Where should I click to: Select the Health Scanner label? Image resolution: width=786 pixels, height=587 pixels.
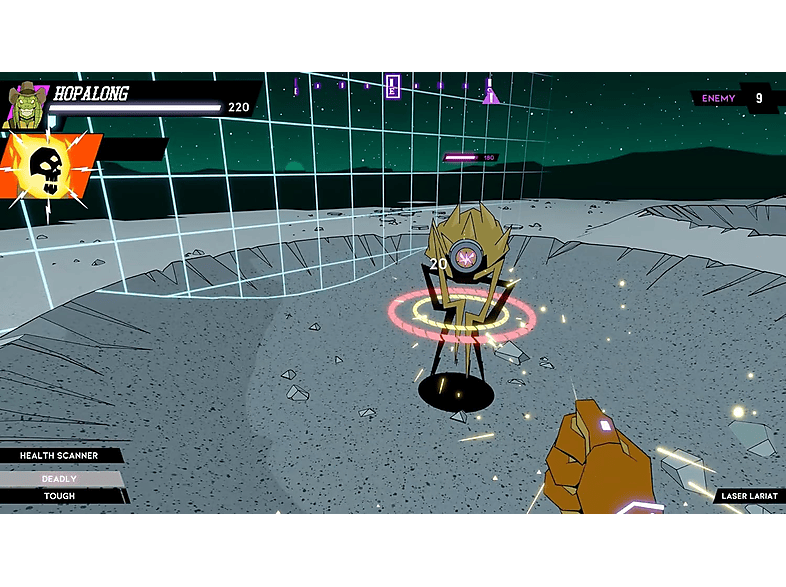point(59,456)
